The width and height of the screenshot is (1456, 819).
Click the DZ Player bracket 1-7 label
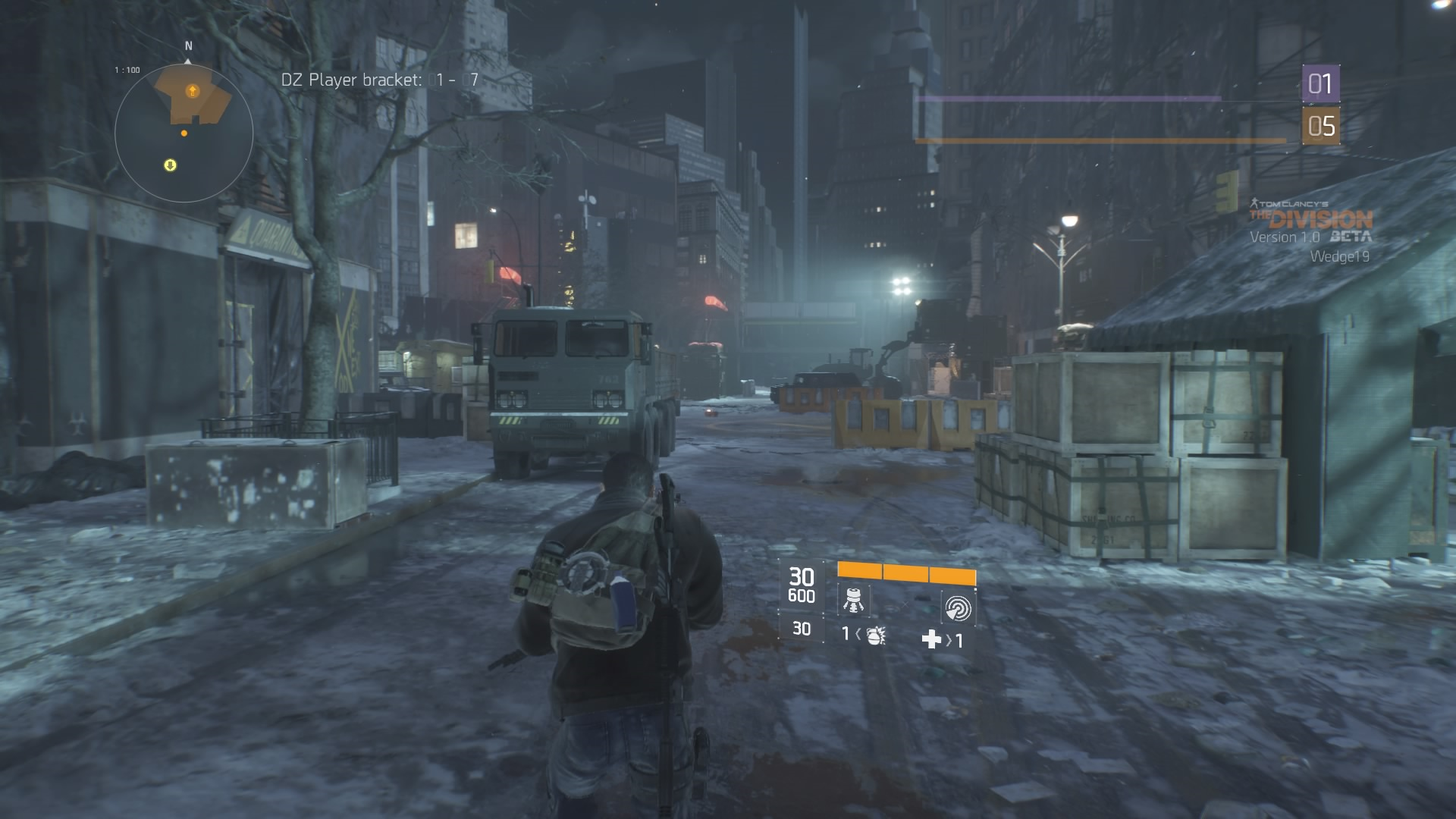pyautogui.click(x=381, y=77)
